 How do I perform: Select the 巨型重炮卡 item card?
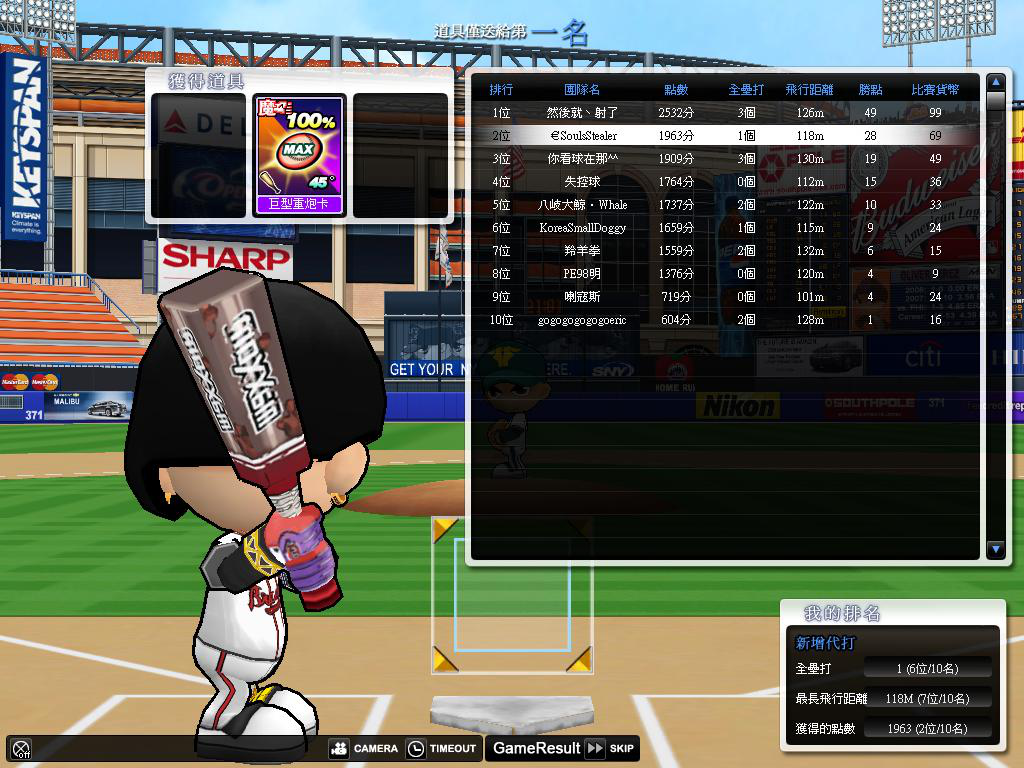click(299, 155)
